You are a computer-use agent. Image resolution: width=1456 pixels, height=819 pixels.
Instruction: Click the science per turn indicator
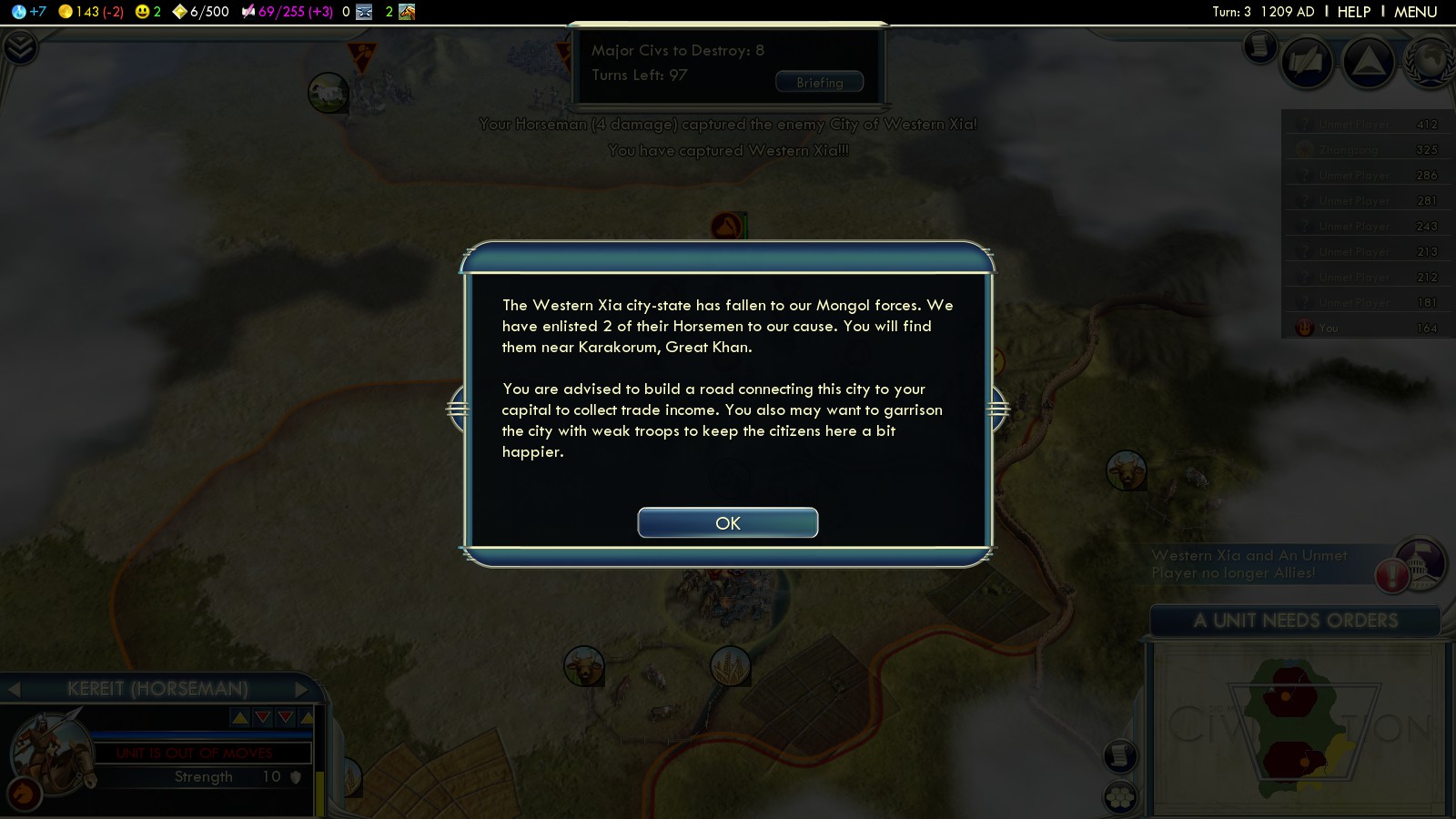(29, 12)
